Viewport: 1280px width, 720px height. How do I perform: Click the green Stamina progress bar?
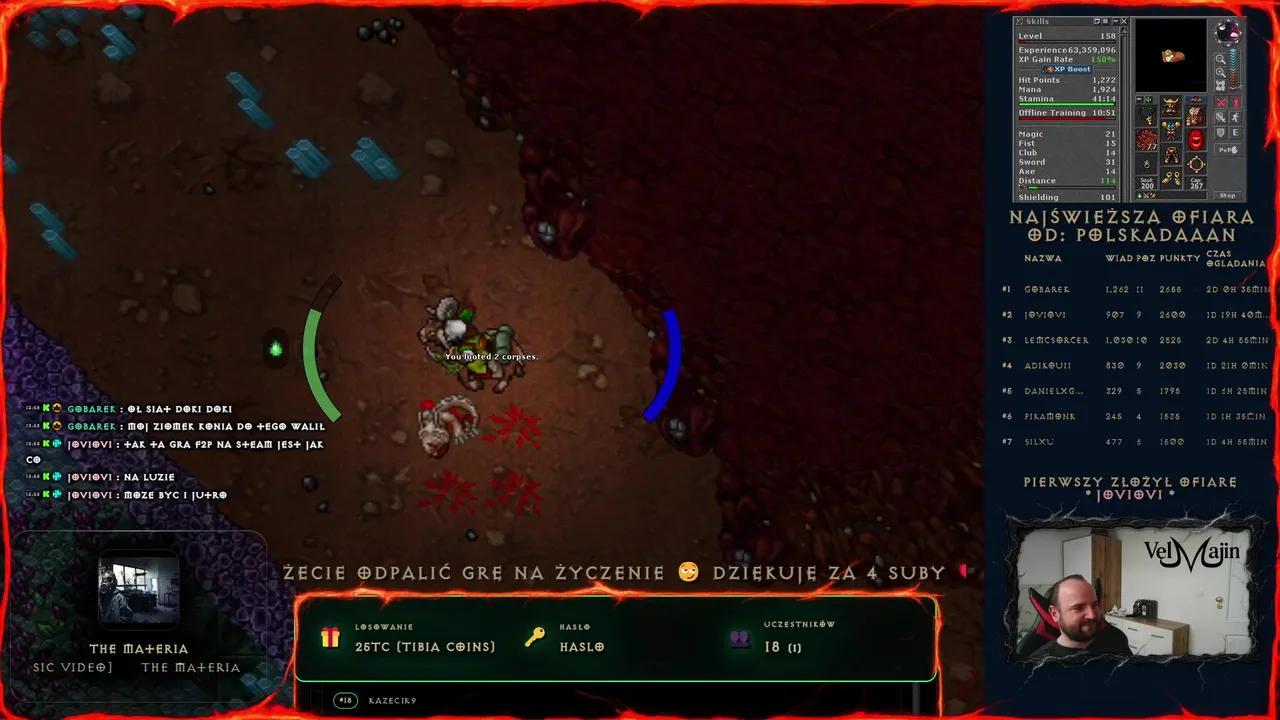point(1068,104)
